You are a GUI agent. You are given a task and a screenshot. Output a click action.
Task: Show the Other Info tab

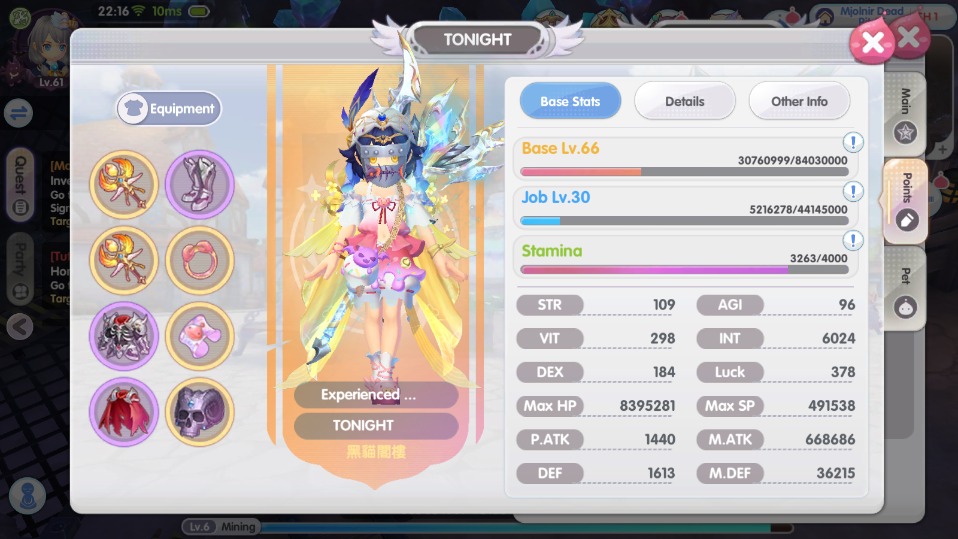(799, 101)
